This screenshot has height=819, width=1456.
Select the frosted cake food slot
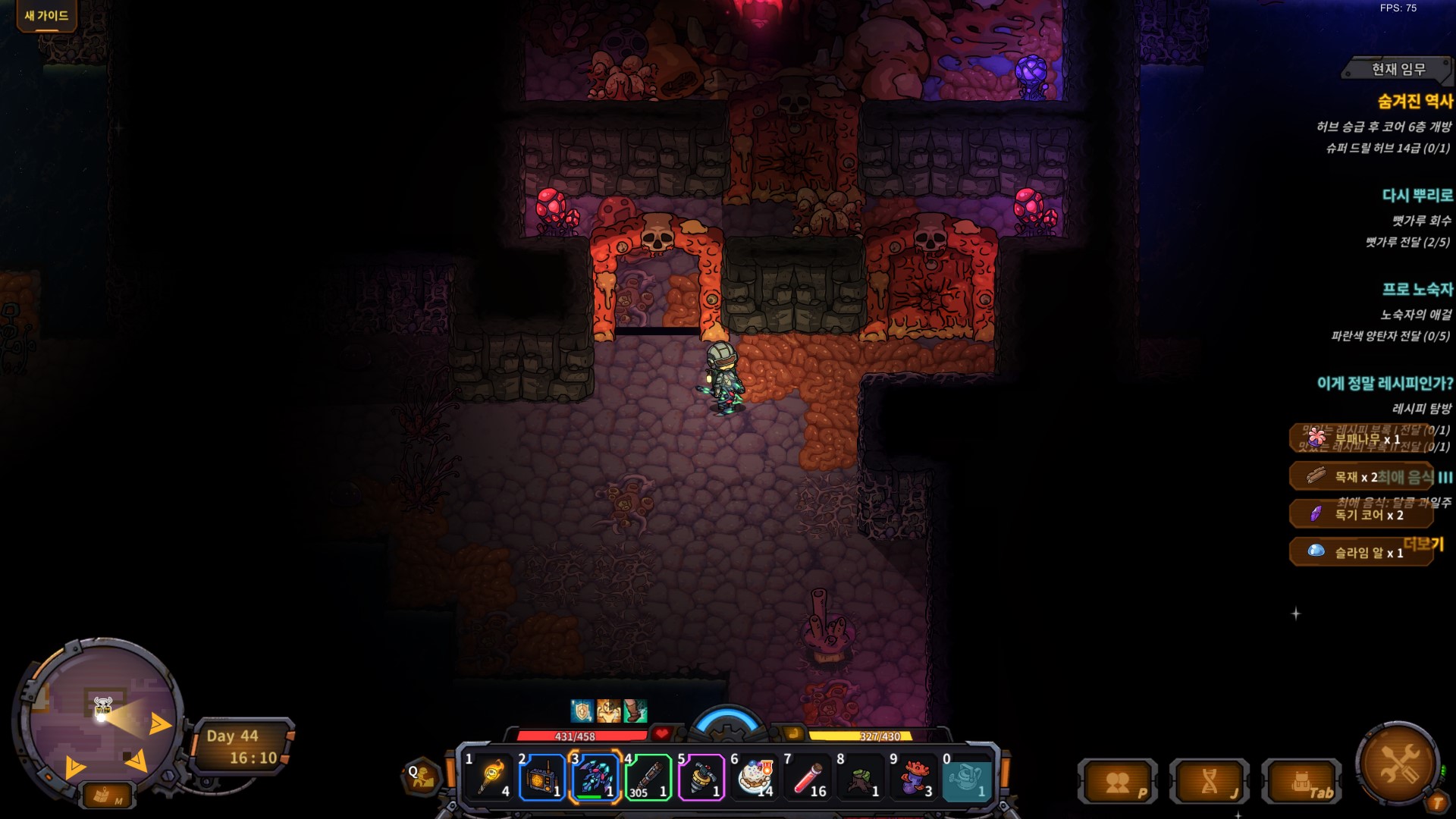(x=755, y=777)
